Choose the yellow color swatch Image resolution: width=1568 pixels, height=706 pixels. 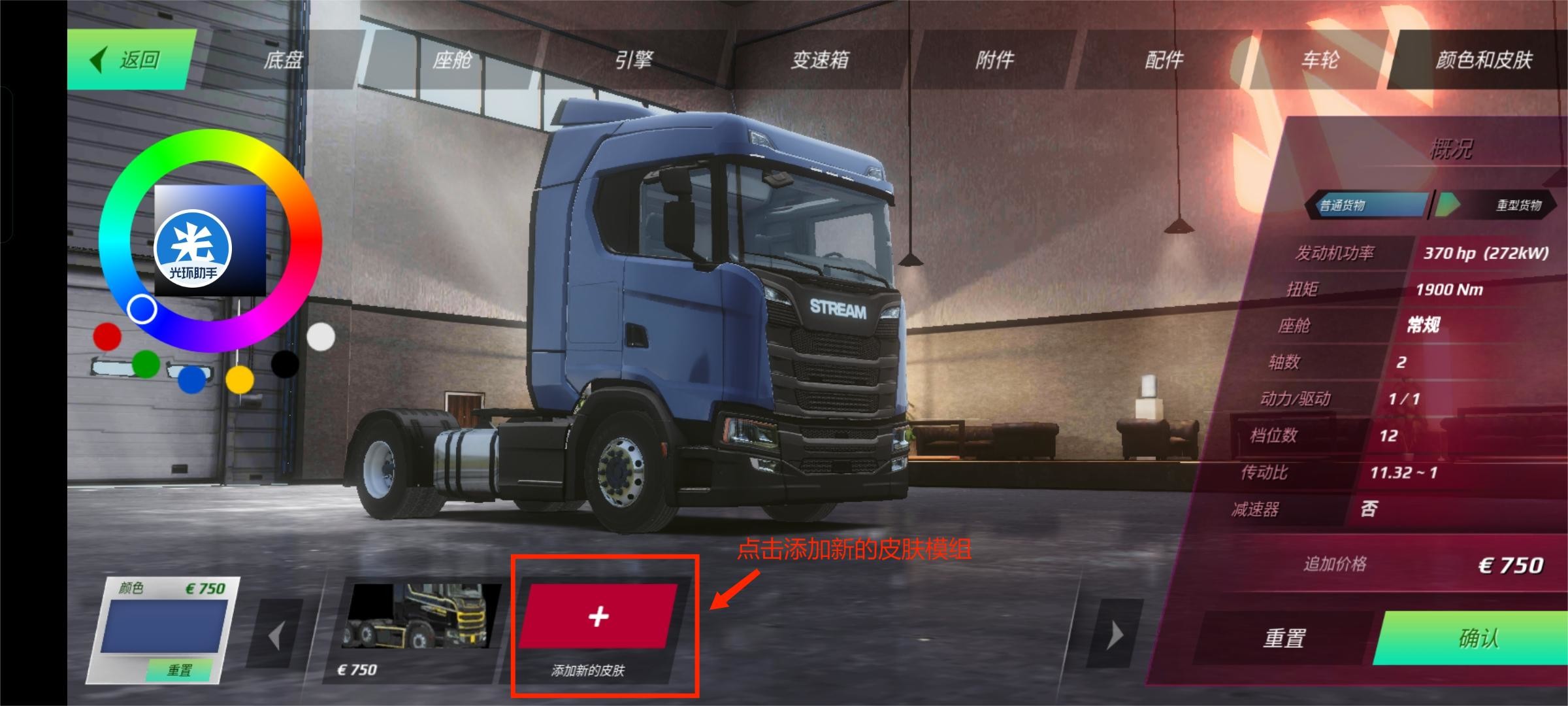[240, 379]
